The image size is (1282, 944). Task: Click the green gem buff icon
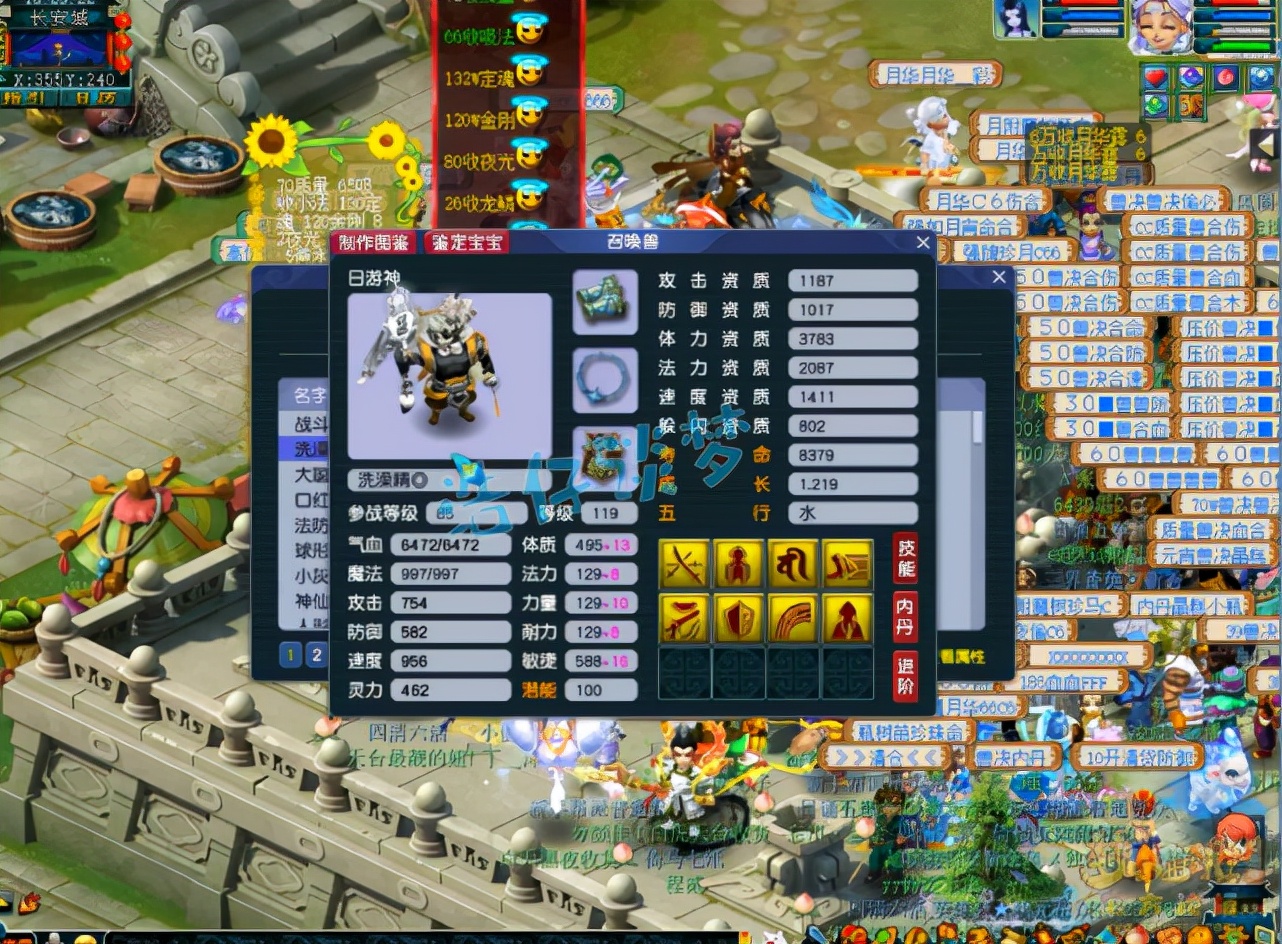pyautogui.click(x=1157, y=104)
